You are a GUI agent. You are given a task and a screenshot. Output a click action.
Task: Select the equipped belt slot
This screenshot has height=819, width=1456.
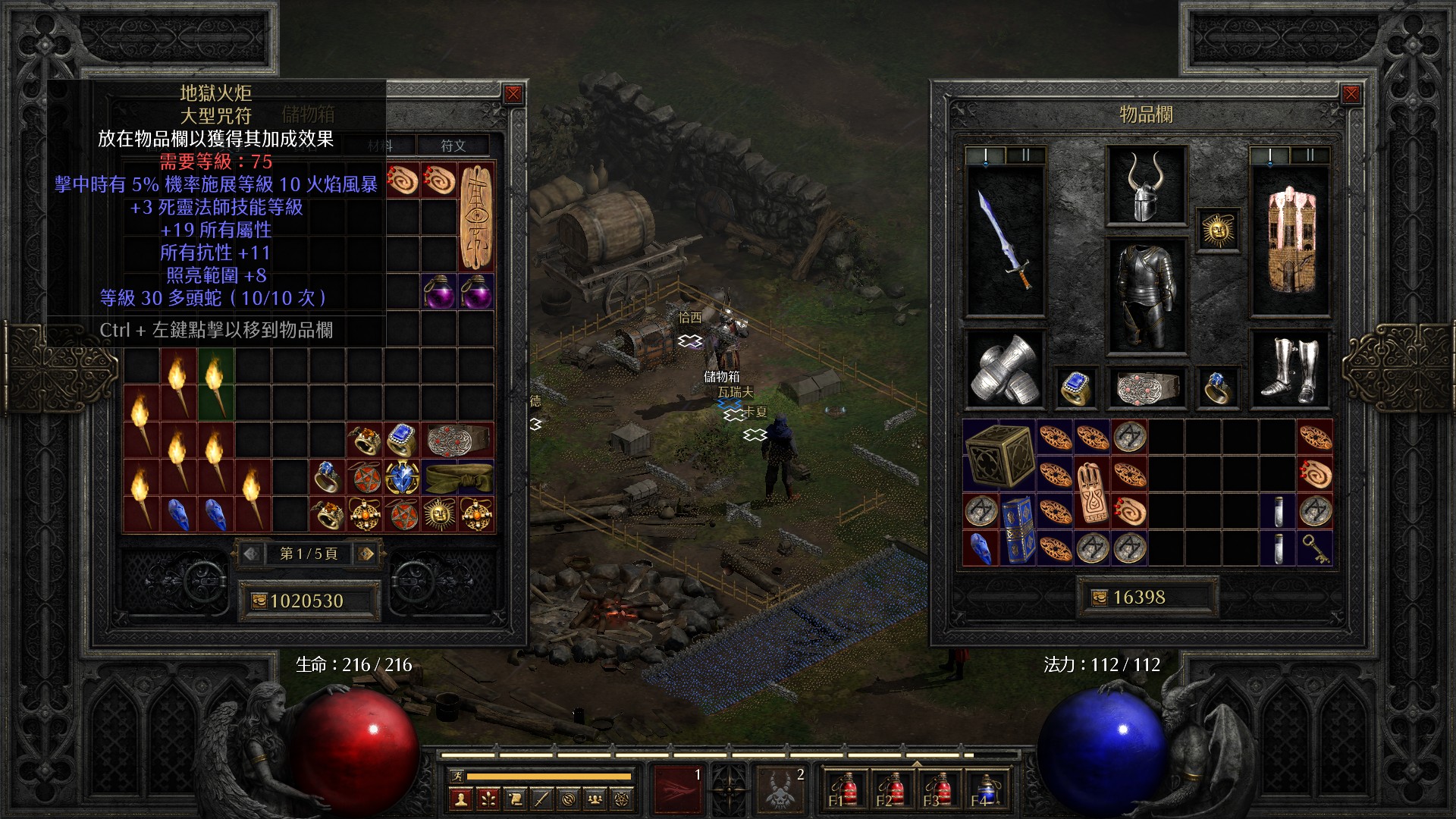pyautogui.click(x=1146, y=388)
